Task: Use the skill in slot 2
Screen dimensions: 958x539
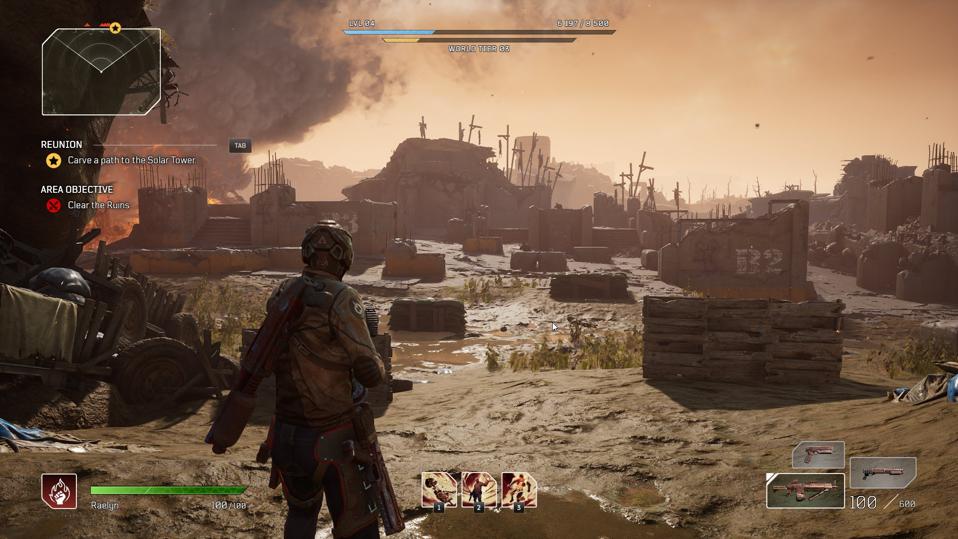Action: tap(479, 490)
